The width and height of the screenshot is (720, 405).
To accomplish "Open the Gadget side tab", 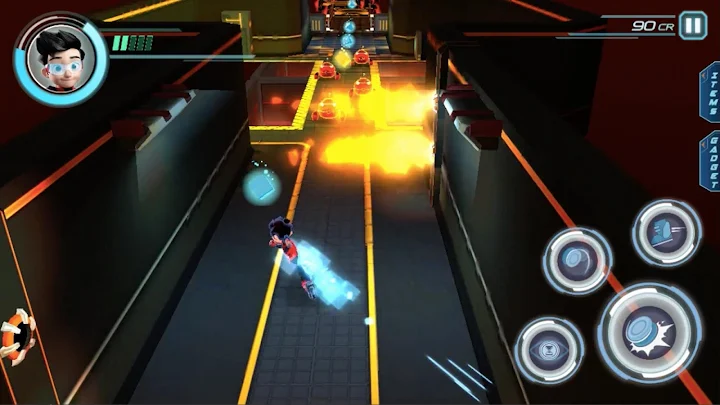I will click(711, 161).
